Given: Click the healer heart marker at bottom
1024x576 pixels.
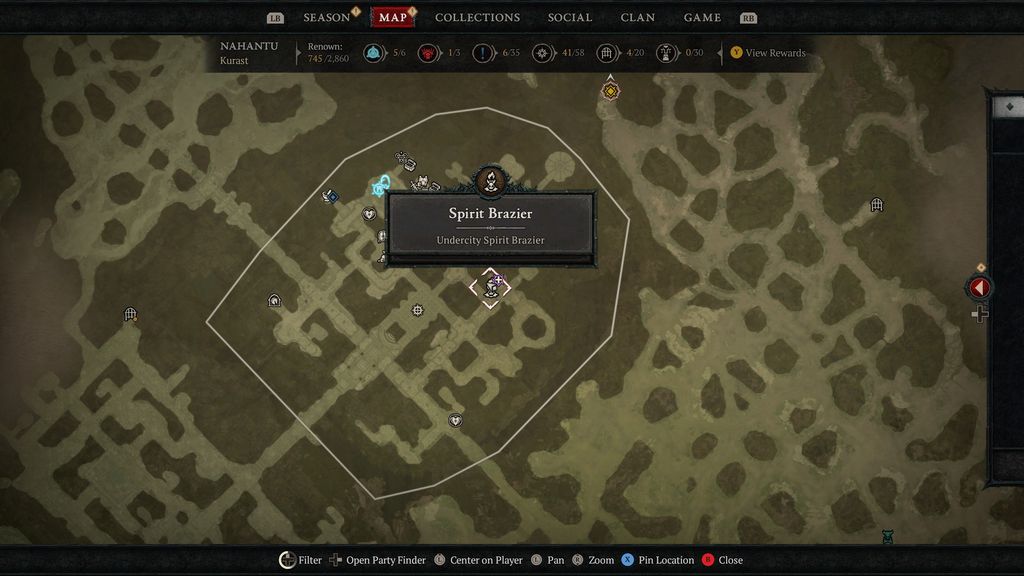Looking at the screenshot, I should (455, 421).
